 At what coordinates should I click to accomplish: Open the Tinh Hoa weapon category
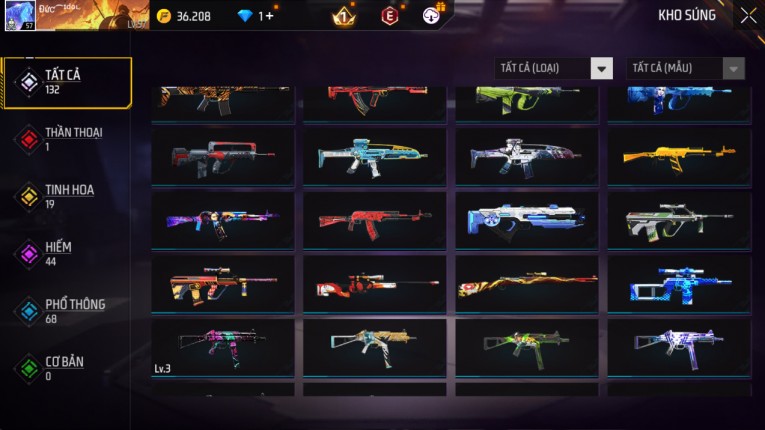pyautogui.click(x=66, y=196)
